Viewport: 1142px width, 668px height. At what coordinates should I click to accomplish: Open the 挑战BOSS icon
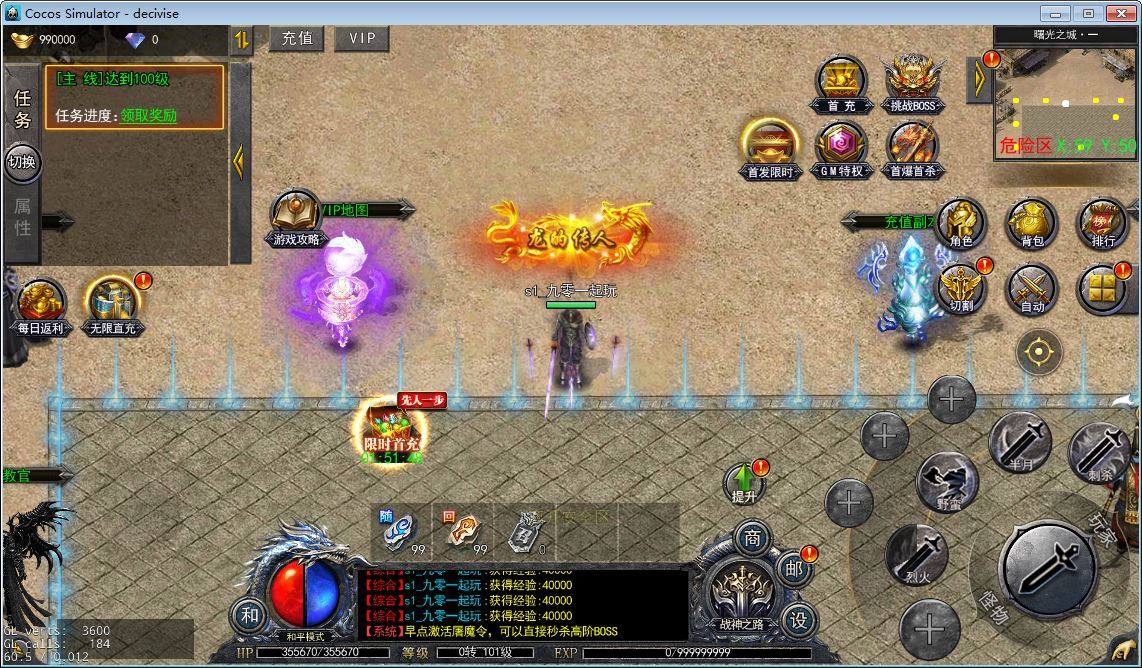pyautogui.click(x=913, y=82)
